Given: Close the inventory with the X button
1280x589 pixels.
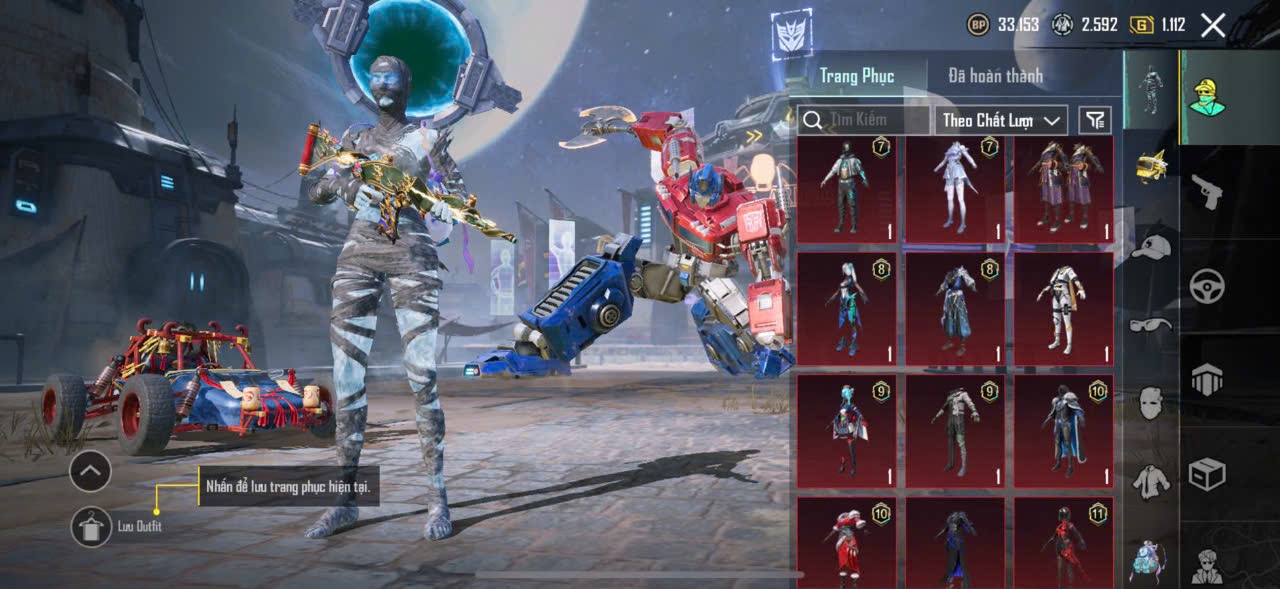Looking at the screenshot, I should pyautogui.click(x=1212, y=26).
